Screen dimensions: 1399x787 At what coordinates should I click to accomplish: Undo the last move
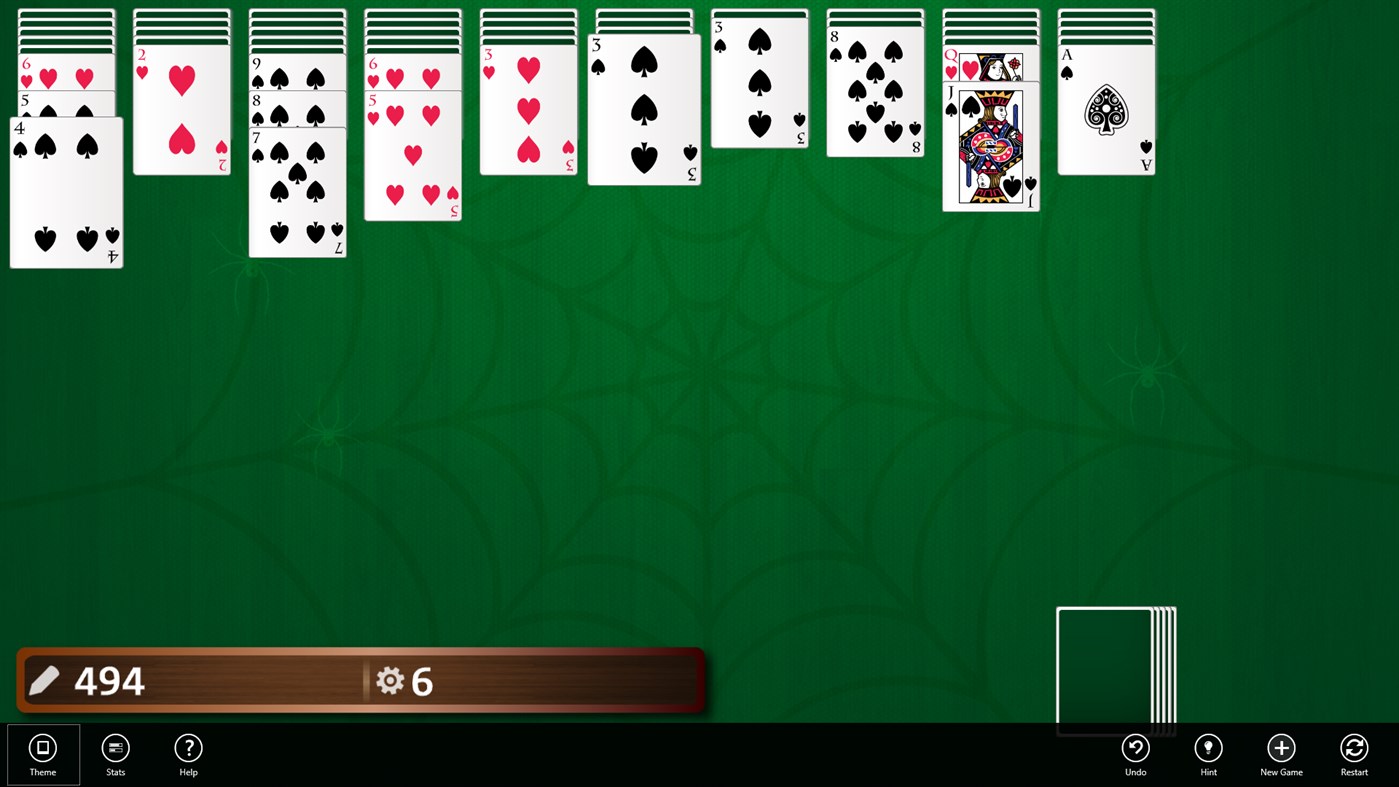[1135, 754]
